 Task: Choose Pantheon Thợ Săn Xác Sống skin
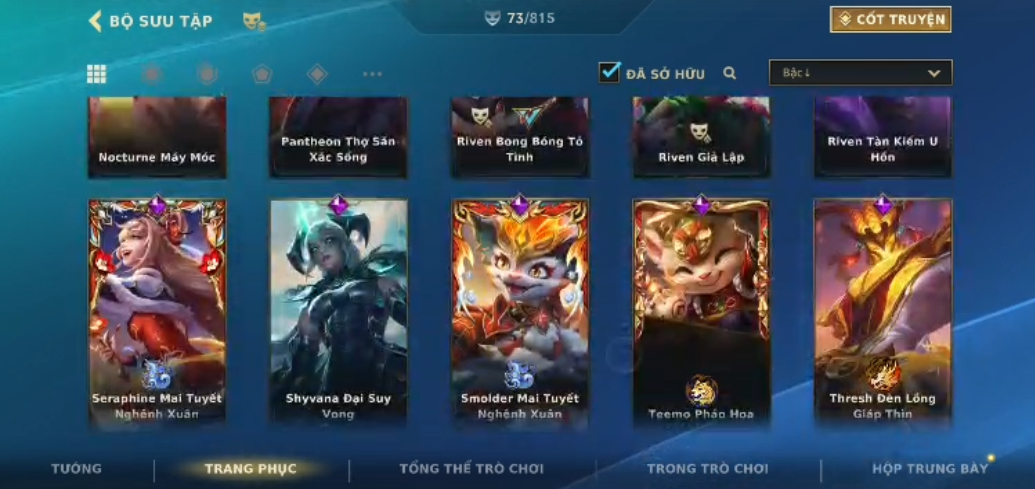(338, 138)
